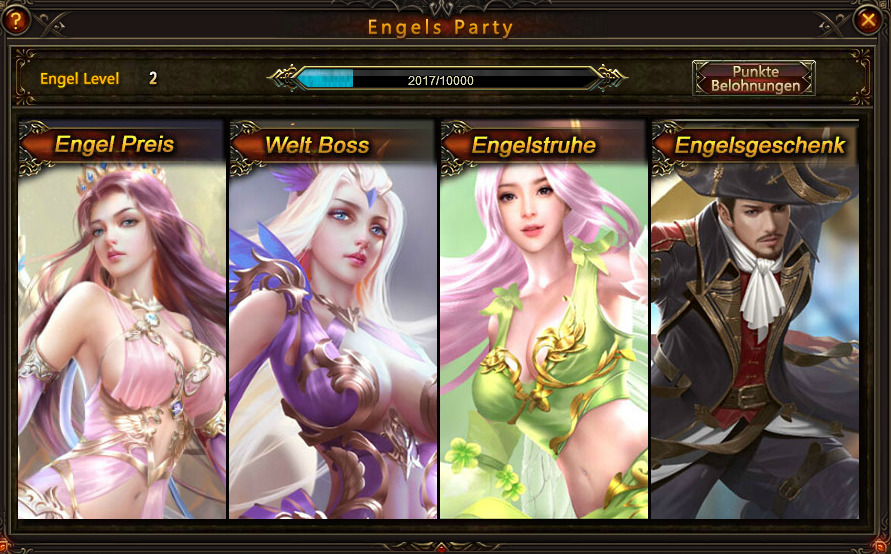Select the Engel Preis panel

click(x=121, y=320)
